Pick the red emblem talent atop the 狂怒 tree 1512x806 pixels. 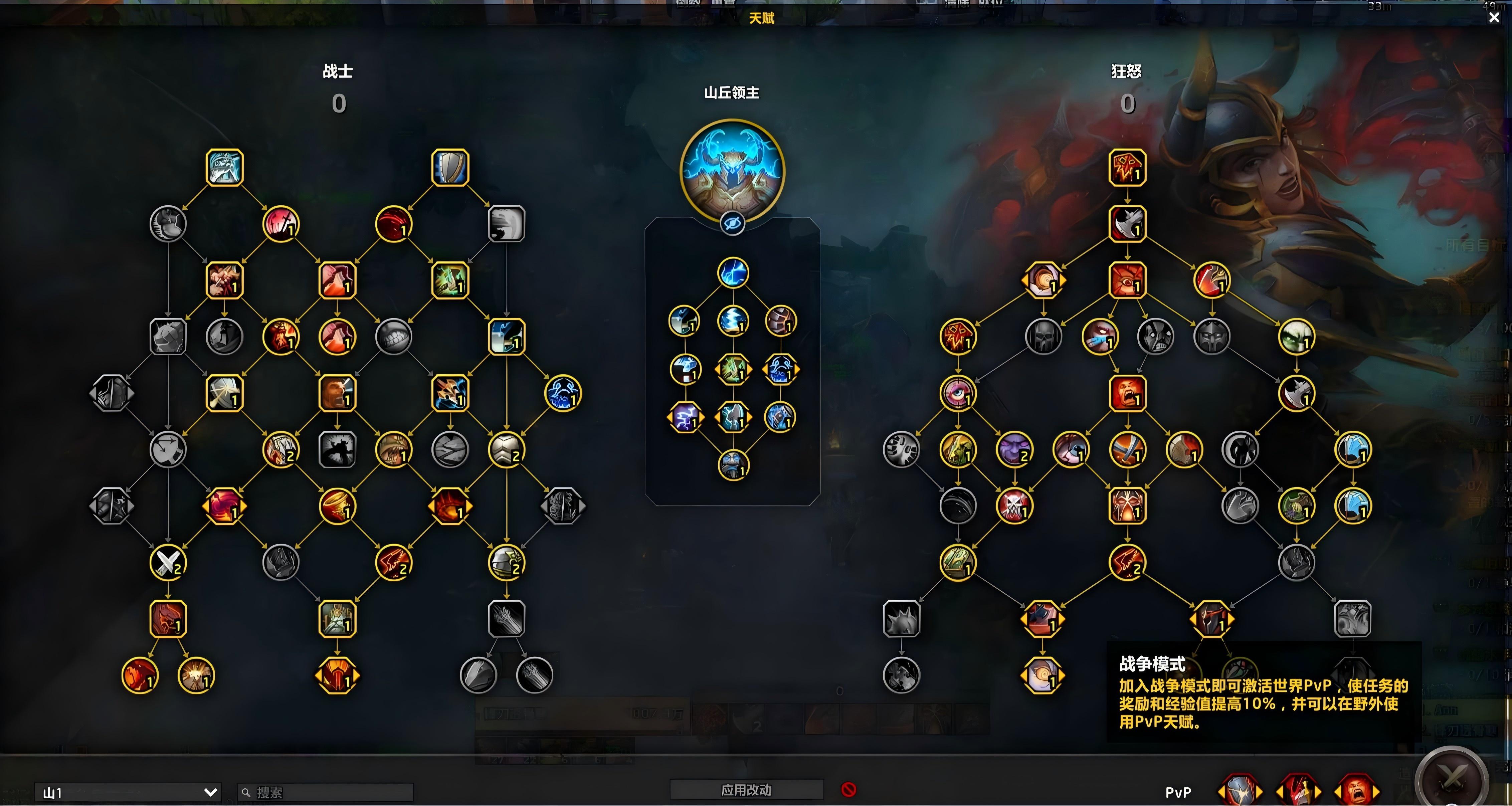(1127, 168)
